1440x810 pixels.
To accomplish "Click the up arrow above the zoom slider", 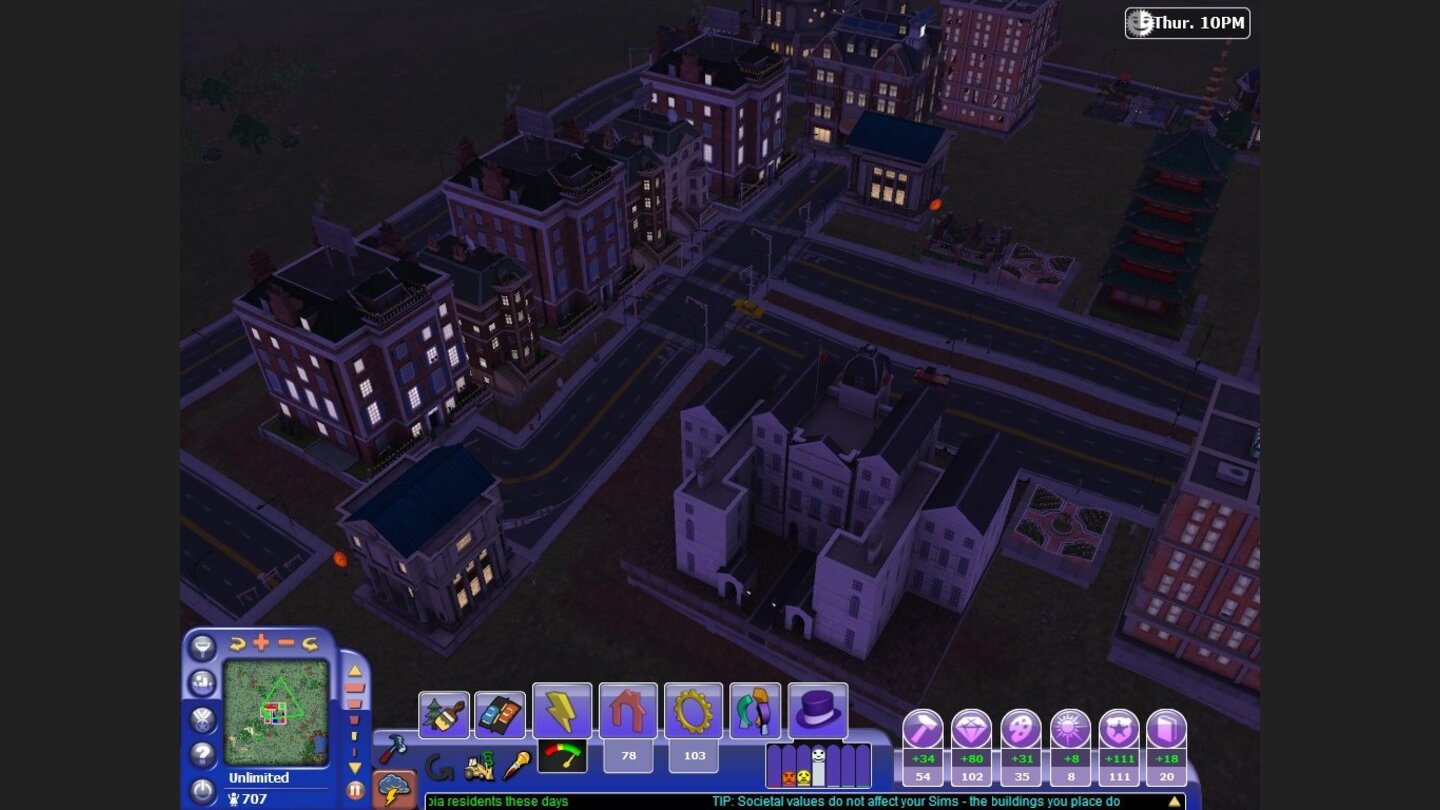I will click(354, 670).
